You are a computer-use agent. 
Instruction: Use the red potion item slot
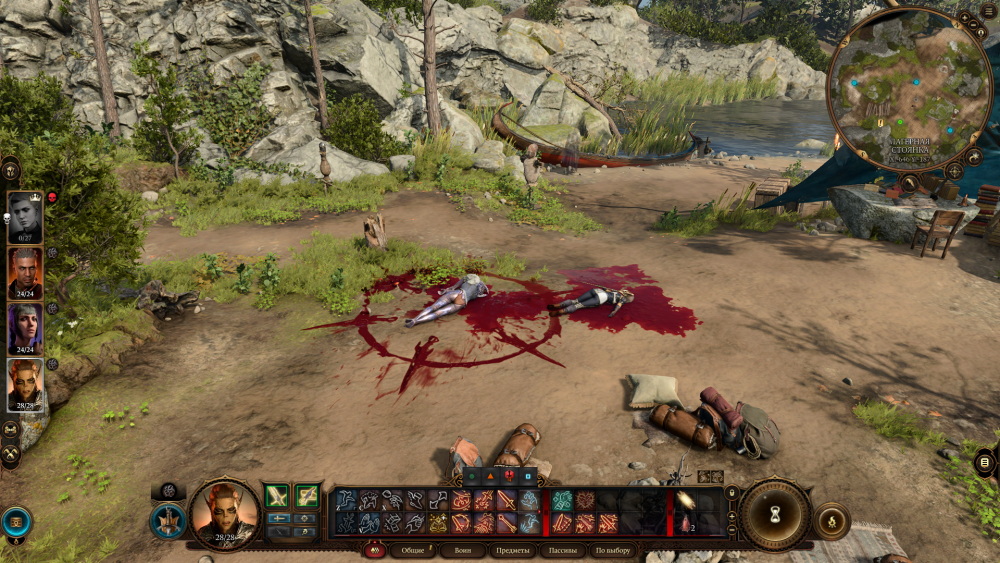pyautogui.click(x=684, y=524)
